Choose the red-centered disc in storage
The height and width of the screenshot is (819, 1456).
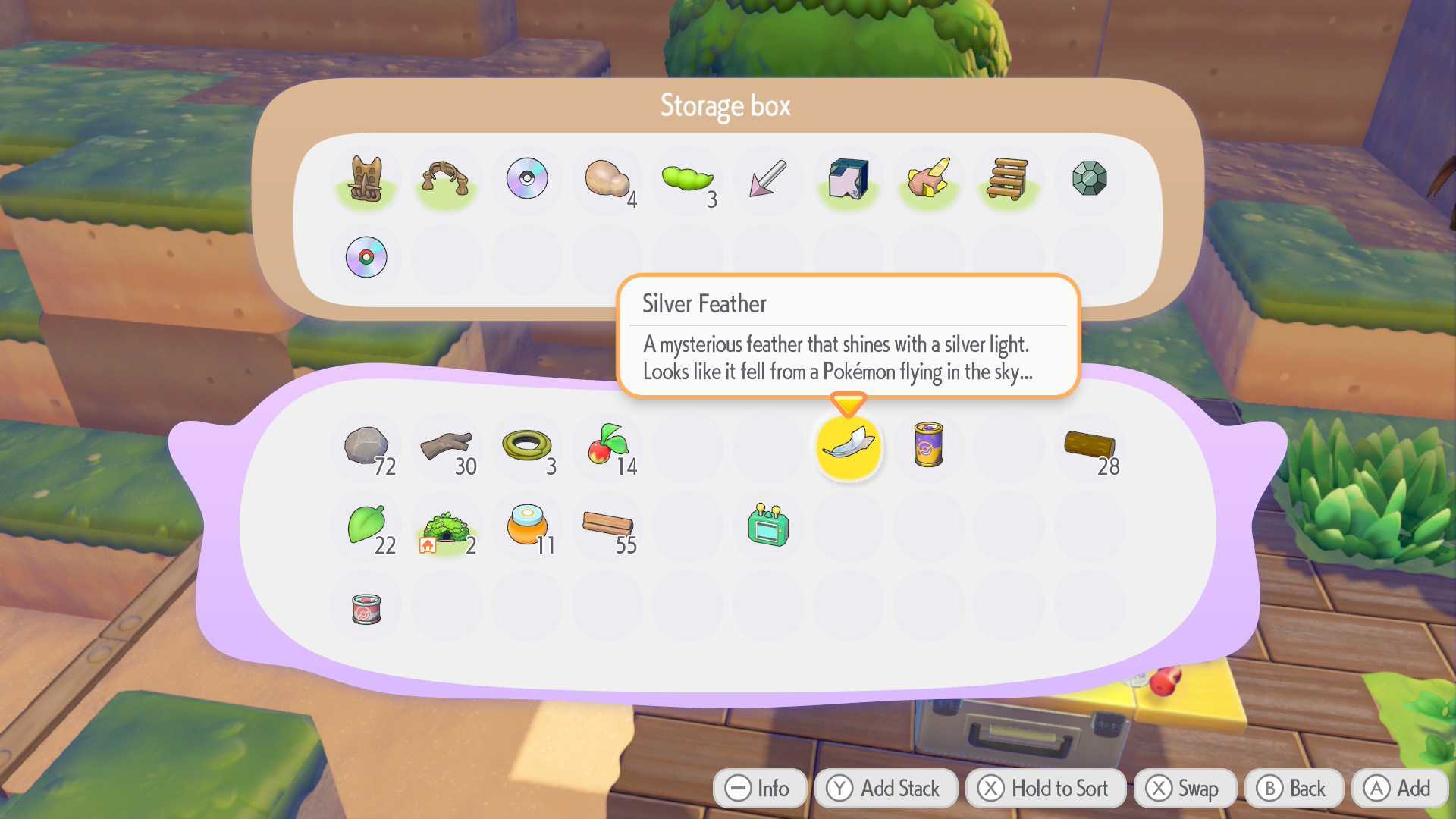click(366, 258)
